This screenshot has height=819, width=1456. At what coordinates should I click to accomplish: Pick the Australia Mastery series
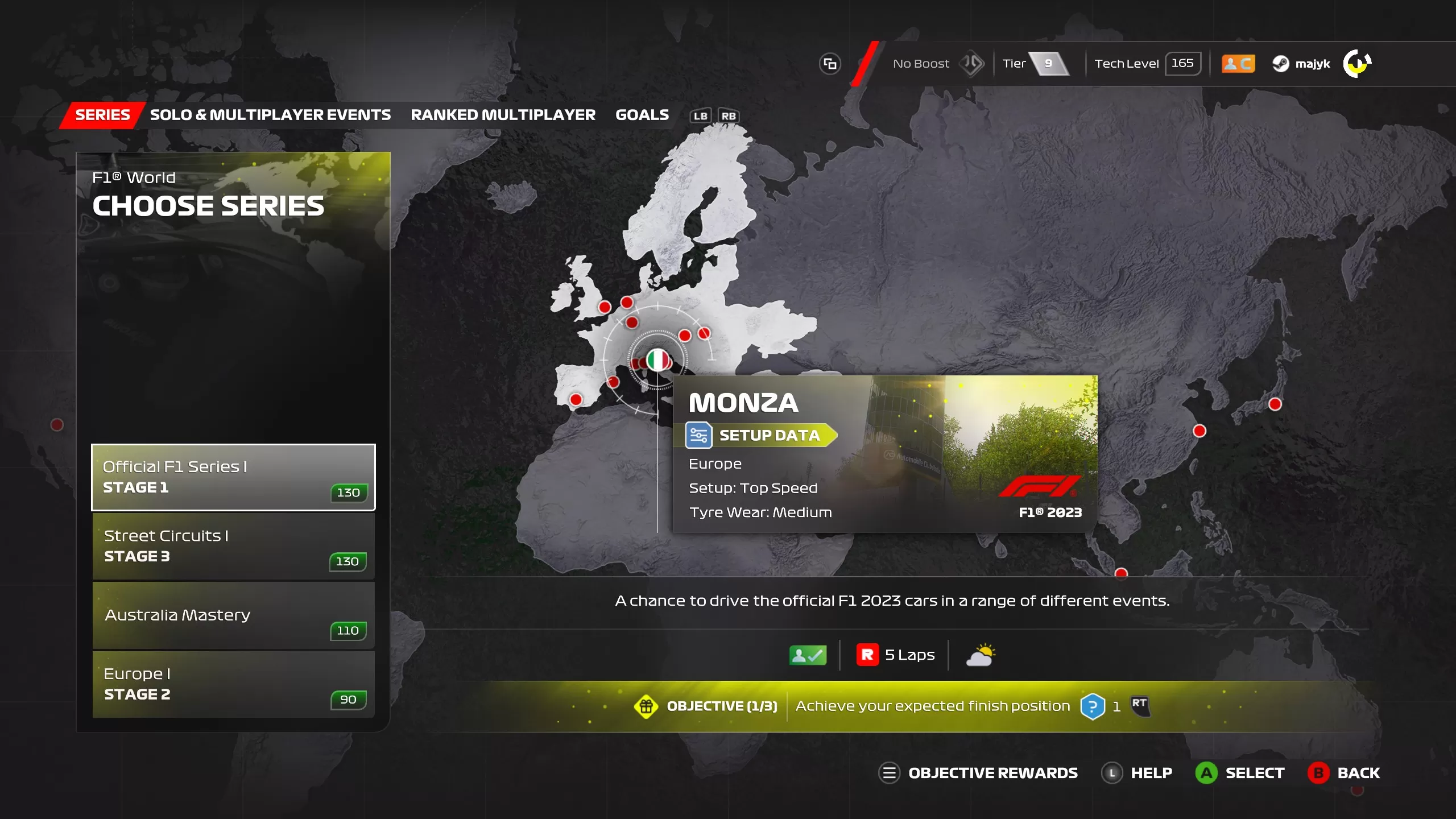(x=233, y=615)
